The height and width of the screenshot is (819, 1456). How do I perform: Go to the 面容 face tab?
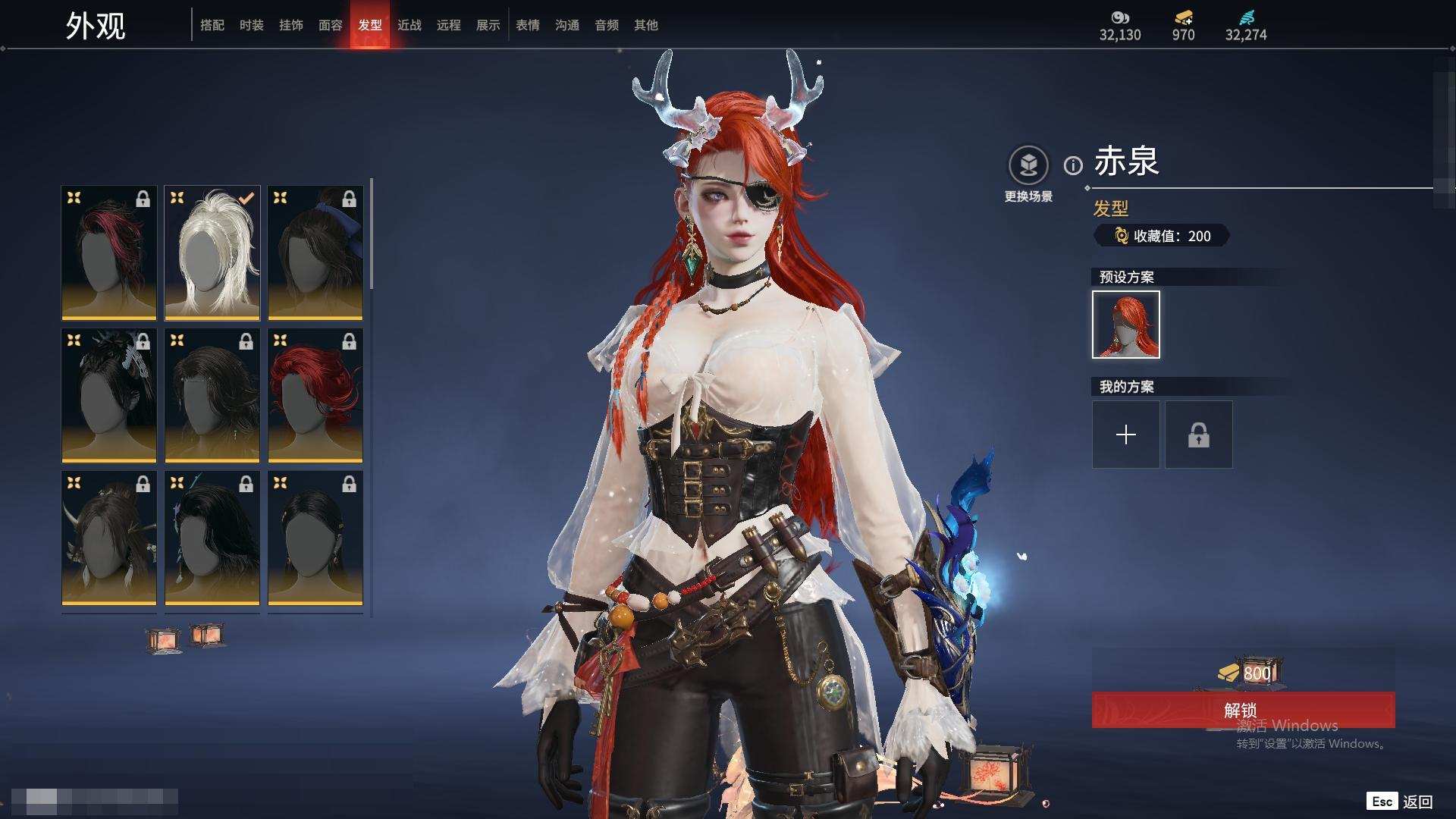pyautogui.click(x=331, y=25)
